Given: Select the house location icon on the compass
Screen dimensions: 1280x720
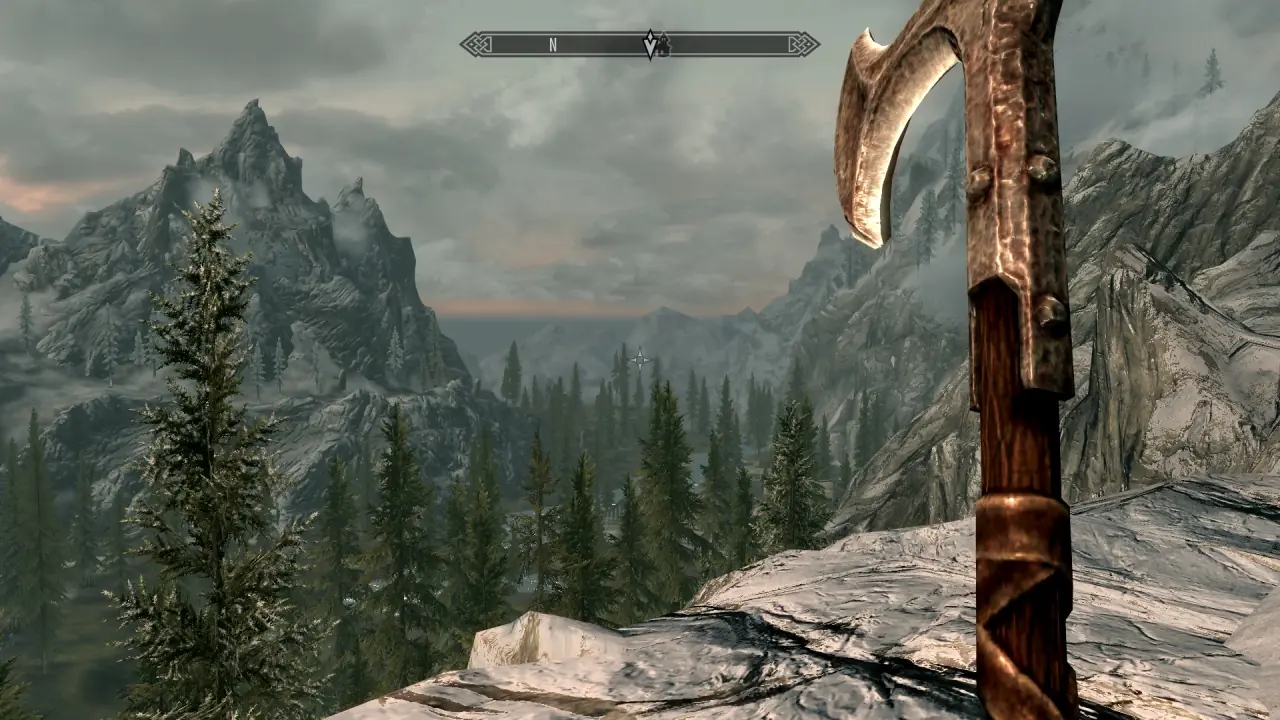Looking at the screenshot, I should coord(662,46).
